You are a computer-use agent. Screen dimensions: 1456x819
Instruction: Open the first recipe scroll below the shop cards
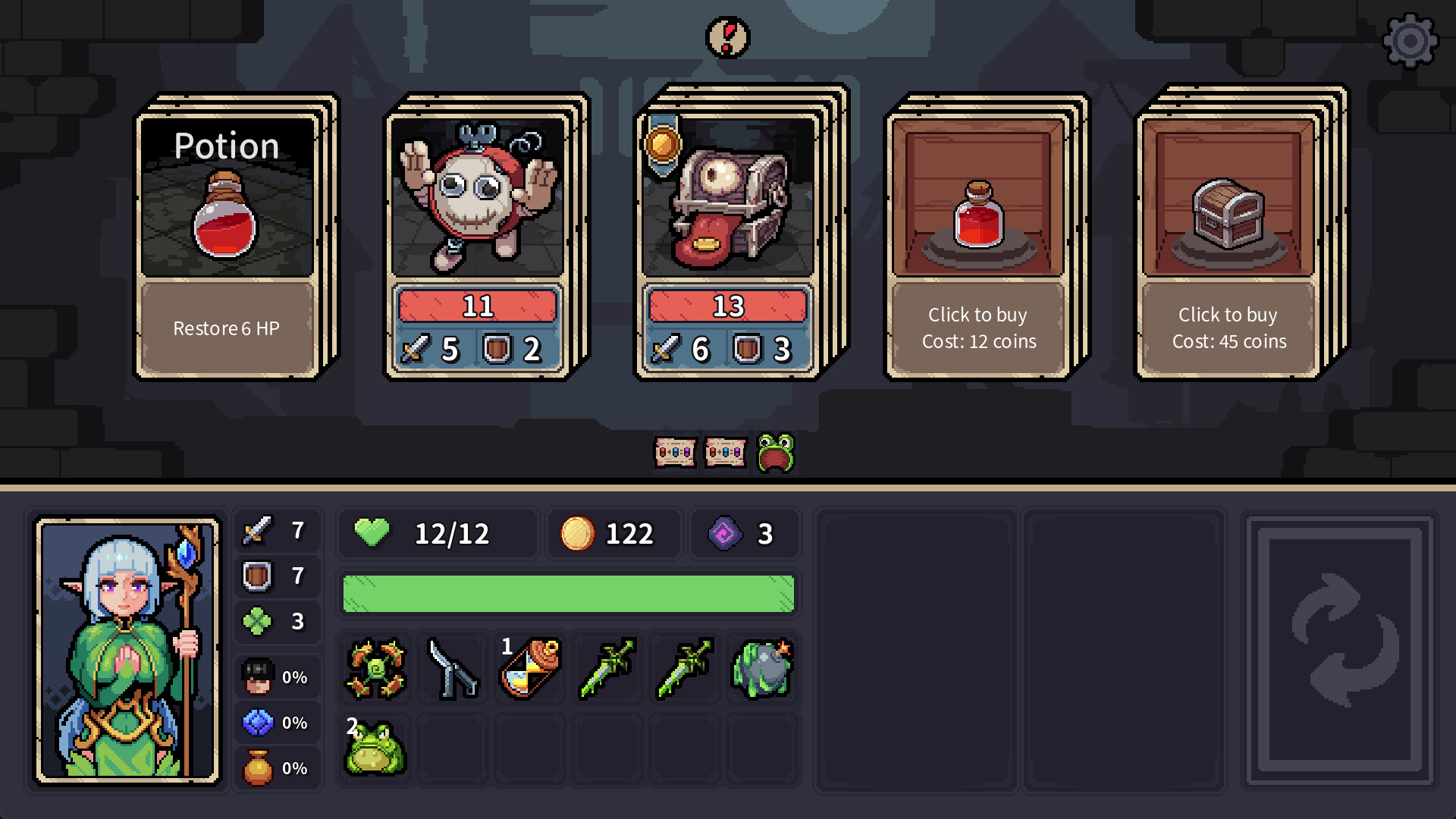676,452
